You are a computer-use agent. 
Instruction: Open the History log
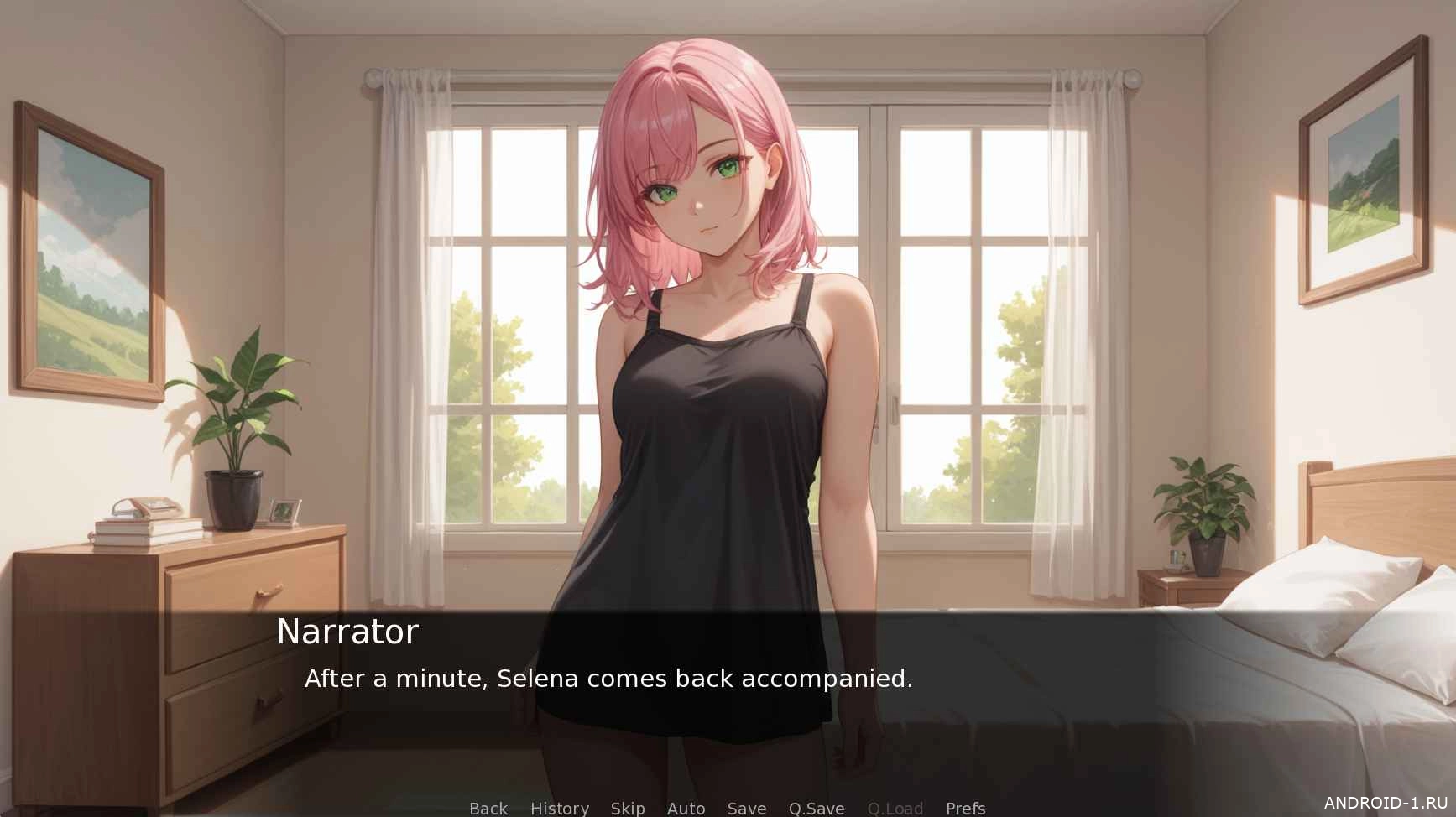tap(559, 808)
